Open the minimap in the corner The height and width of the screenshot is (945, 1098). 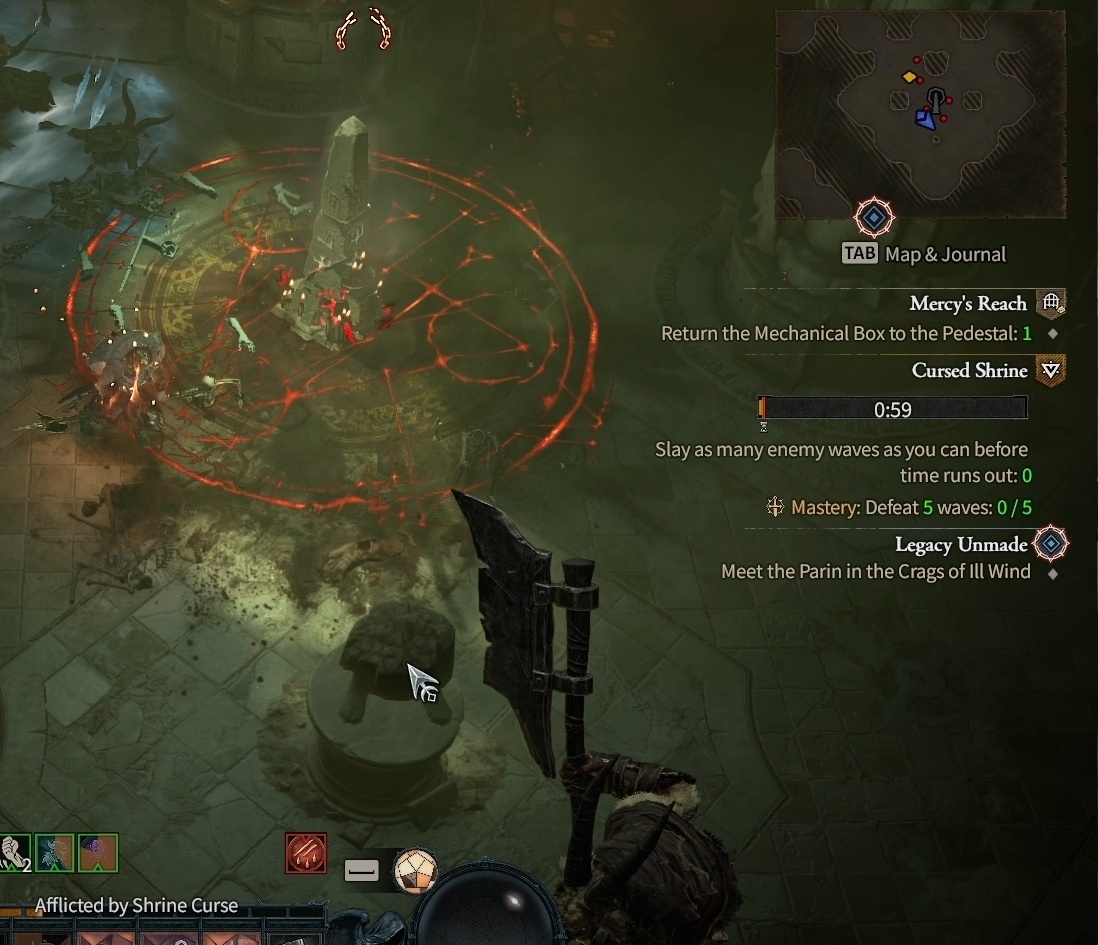pyautogui.click(x=919, y=114)
